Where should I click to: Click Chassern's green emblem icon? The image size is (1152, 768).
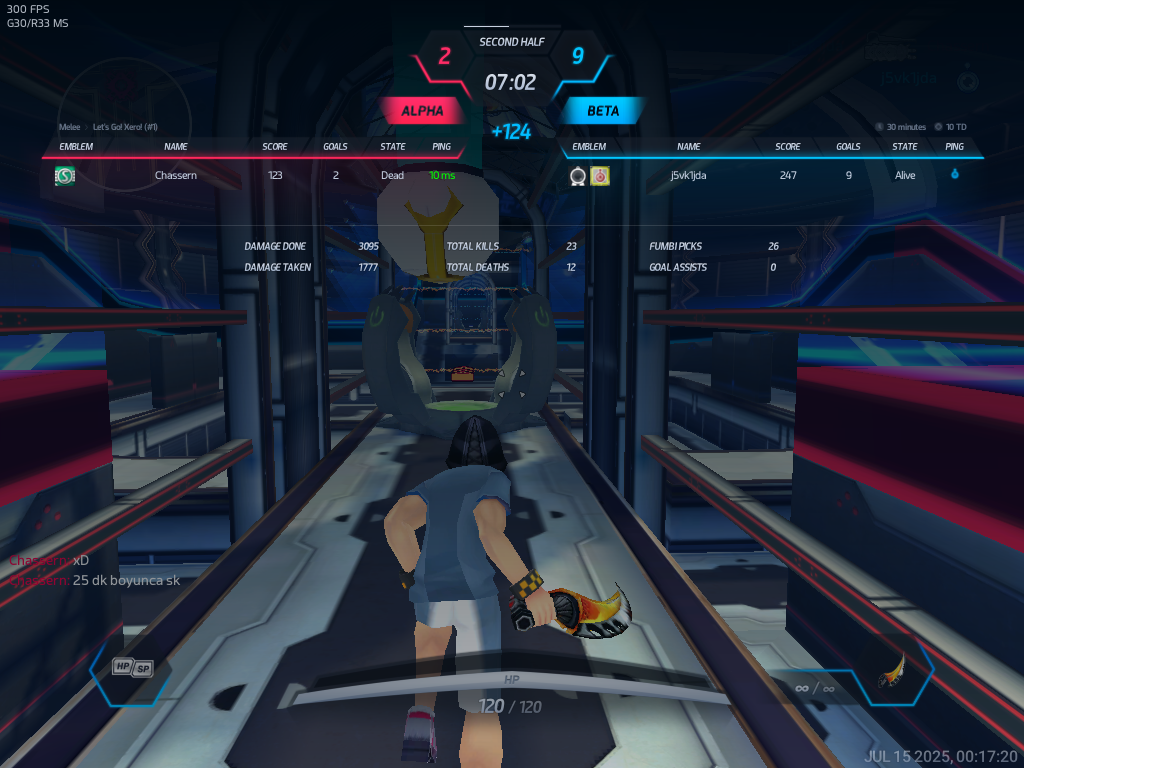pyautogui.click(x=65, y=176)
